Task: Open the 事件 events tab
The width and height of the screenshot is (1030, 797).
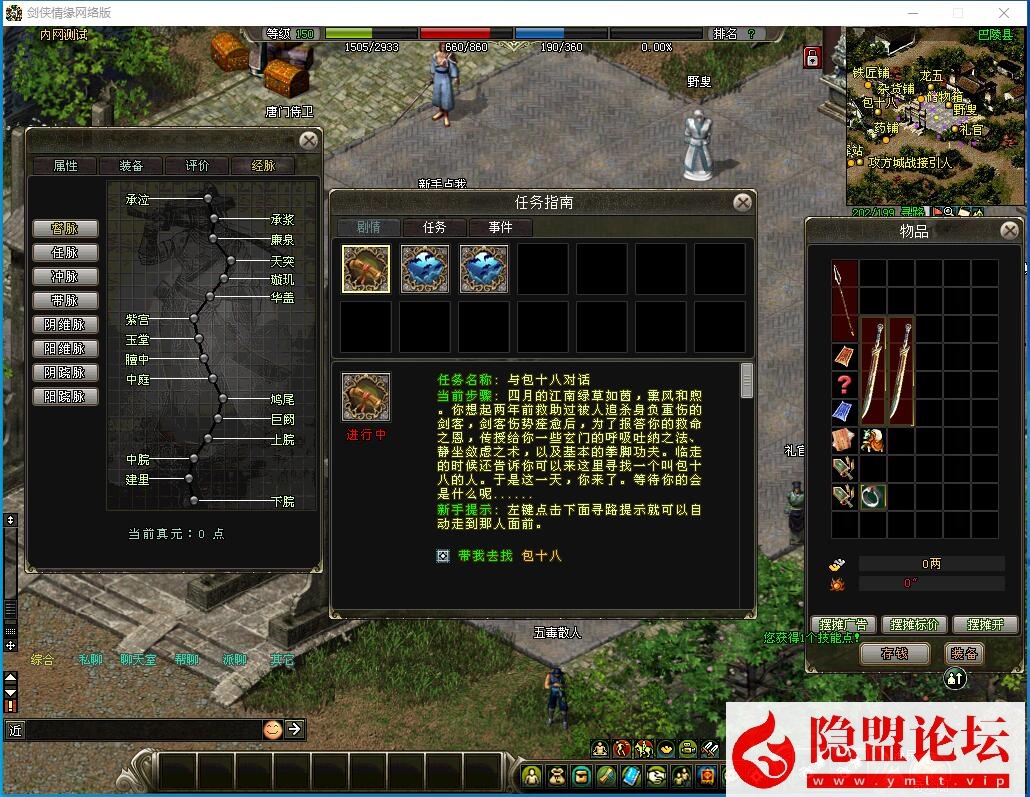Action: pyautogui.click(x=501, y=228)
